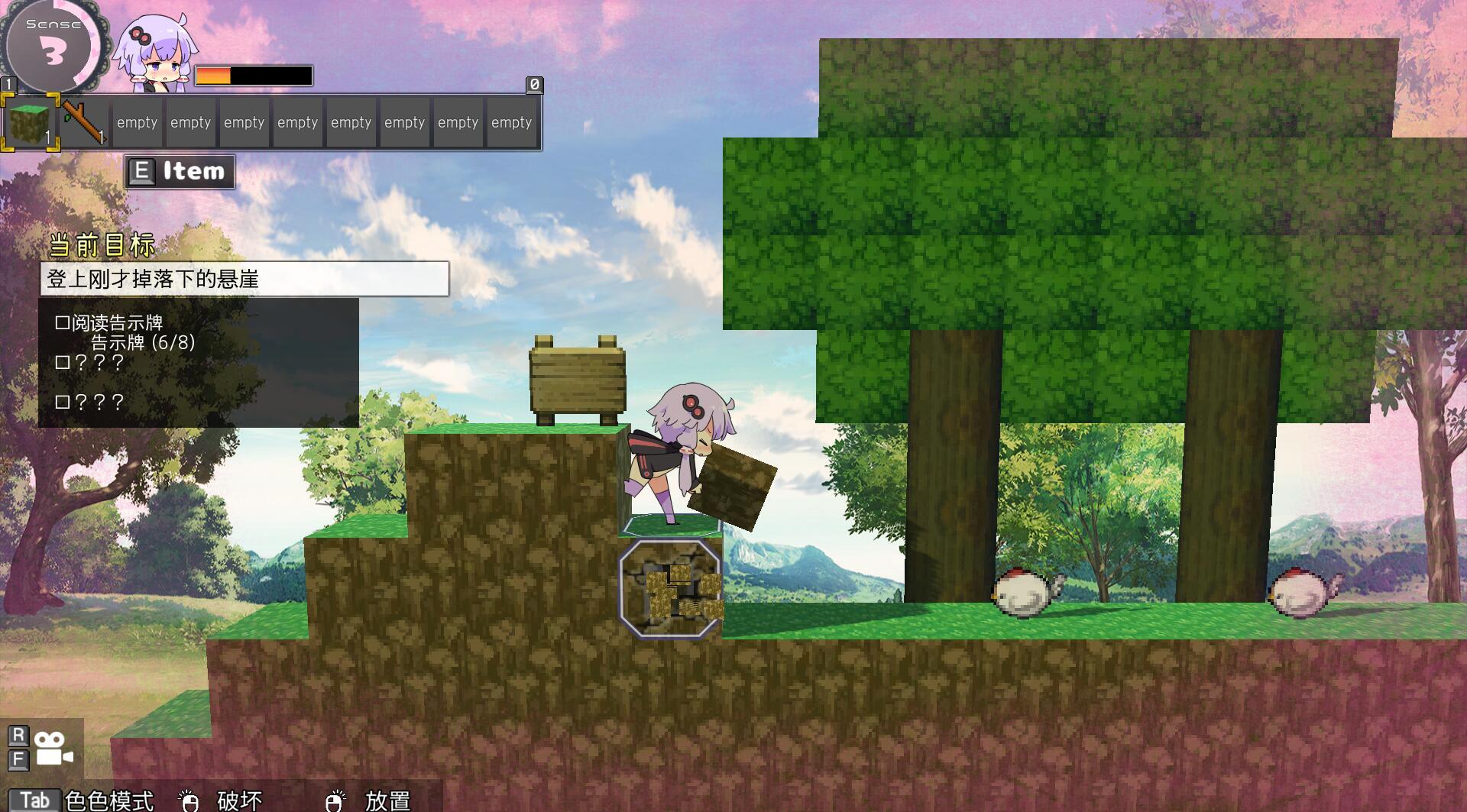Expand the 告示牌 (6/8) progress entry
Viewport: 1467px width, 812px height.
142,344
